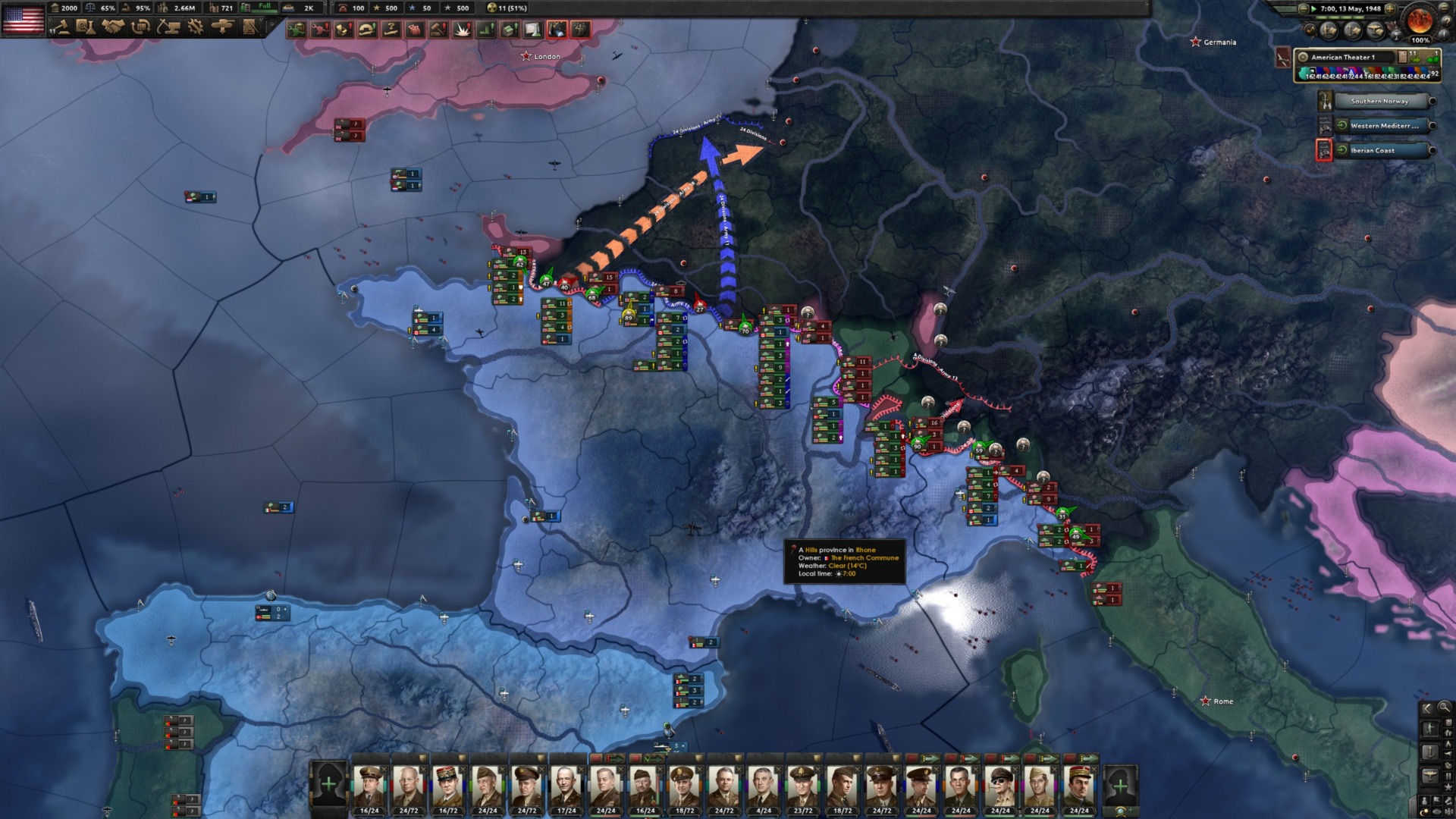Expand the alerts exclamation panel
The height and width of the screenshot is (819, 1456).
coord(1444,35)
